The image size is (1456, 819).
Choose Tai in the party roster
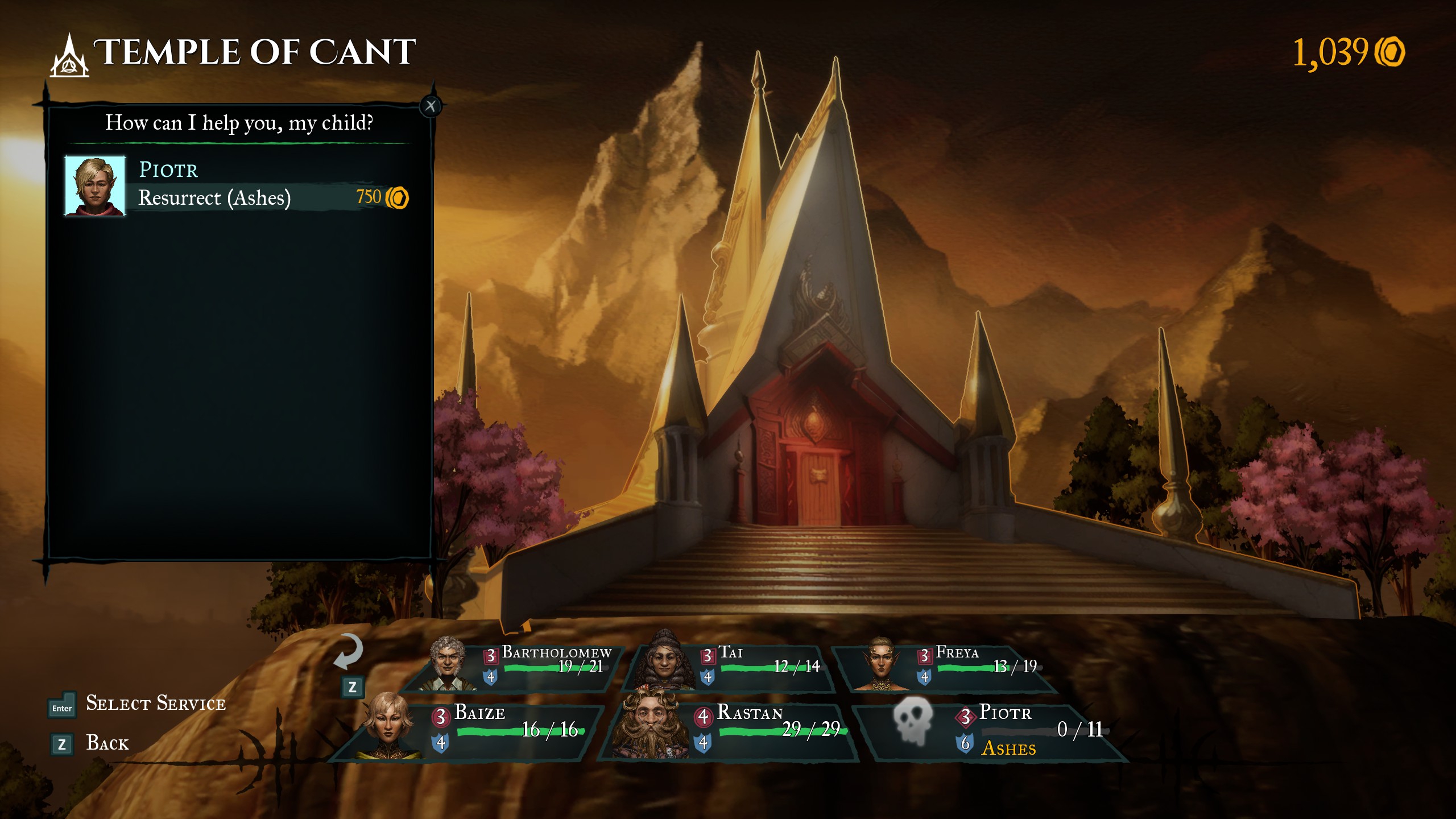click(x=734, y=667)
